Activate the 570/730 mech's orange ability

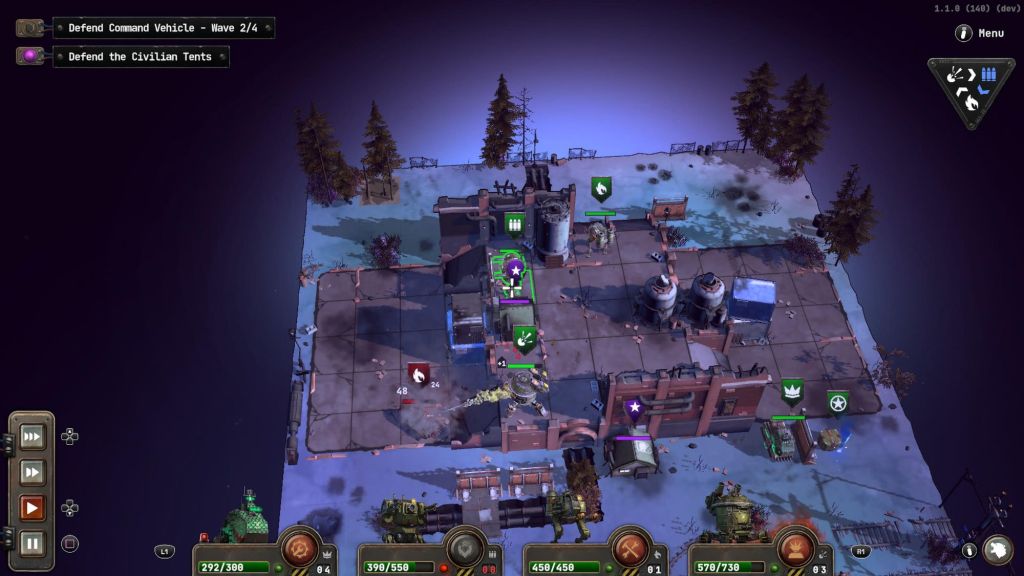(x=796, y=548)
